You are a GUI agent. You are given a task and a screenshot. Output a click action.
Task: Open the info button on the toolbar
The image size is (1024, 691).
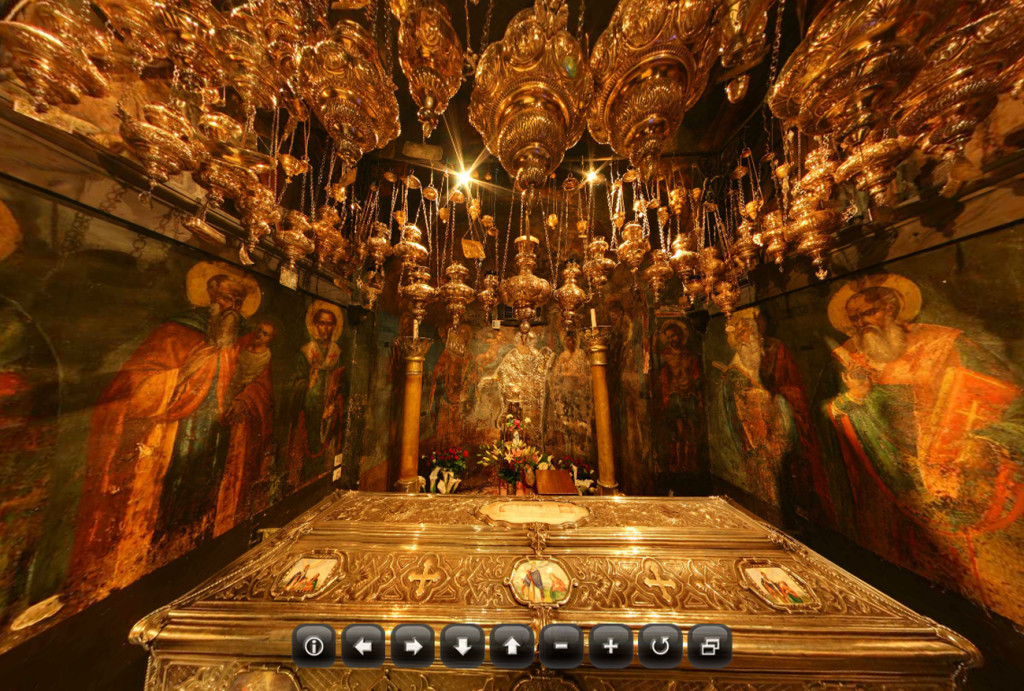[313, 646]
